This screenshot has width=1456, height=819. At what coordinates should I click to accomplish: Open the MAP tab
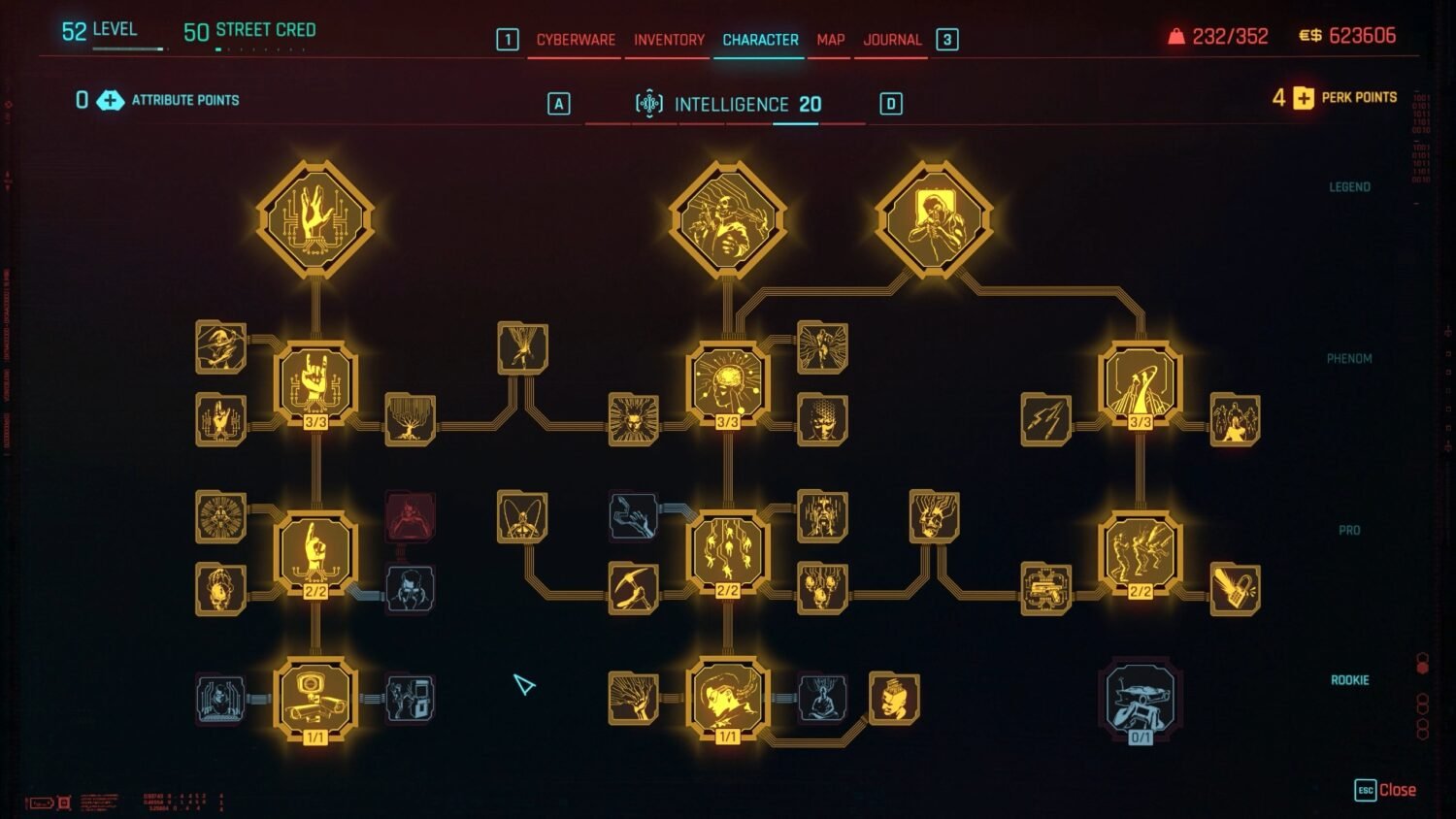pos(828,40)
